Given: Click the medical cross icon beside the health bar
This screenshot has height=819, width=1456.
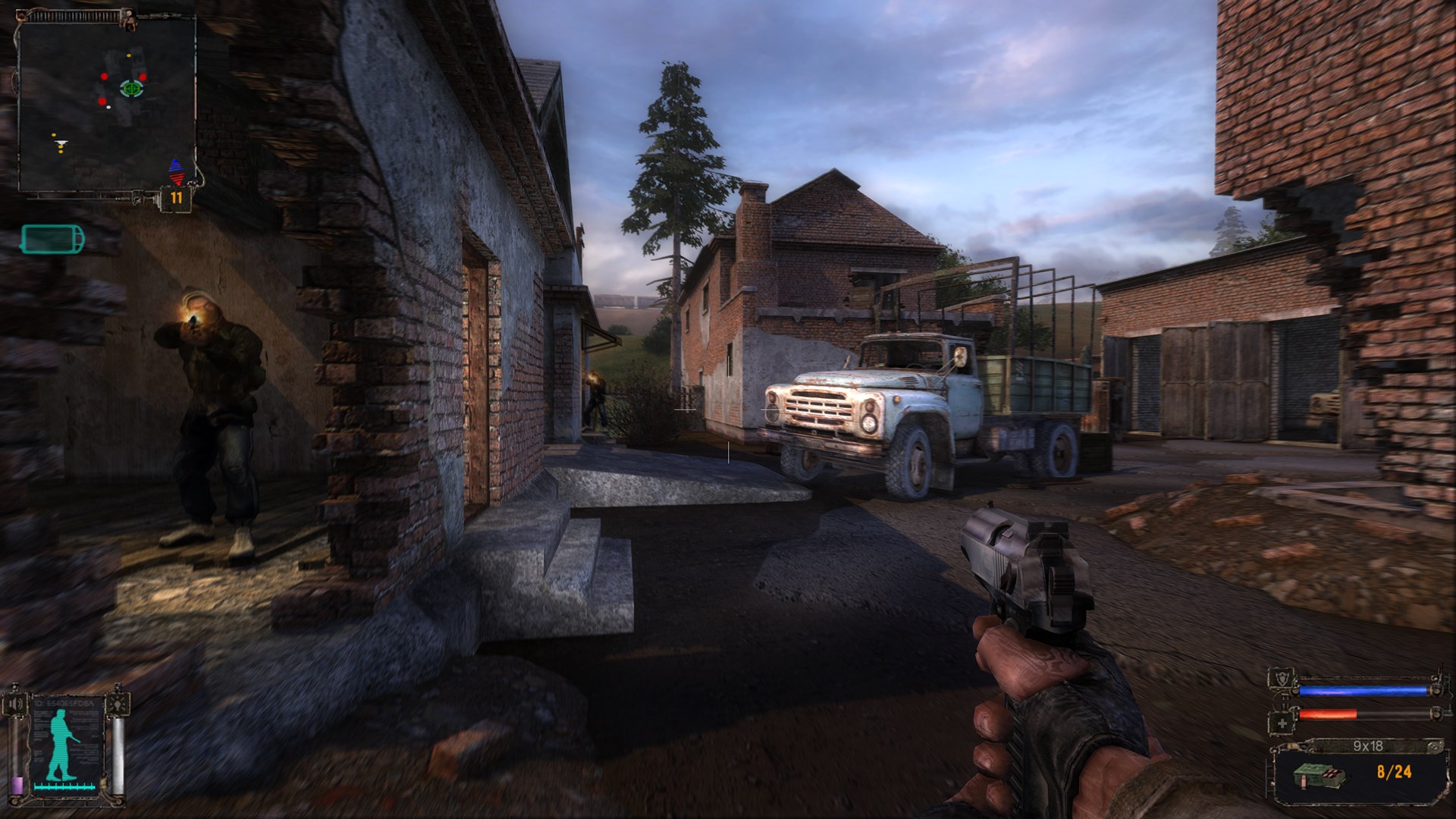Looking at the screenshot, I should (x=1283, y=723).
